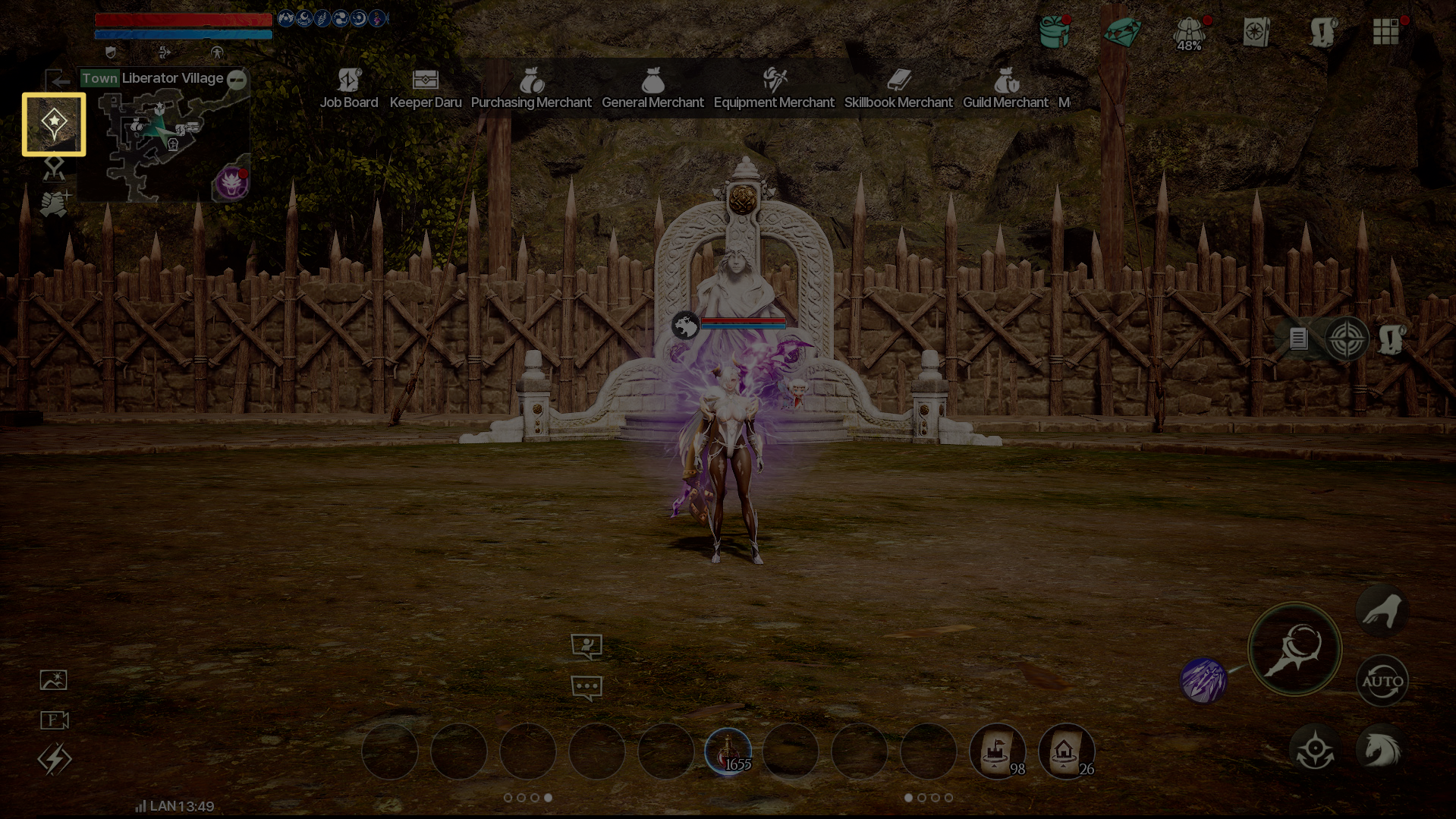The width and height of the screenshot is (1456, 819).
Task: Use the home return scroll slot
Action: coord(1065,751)
